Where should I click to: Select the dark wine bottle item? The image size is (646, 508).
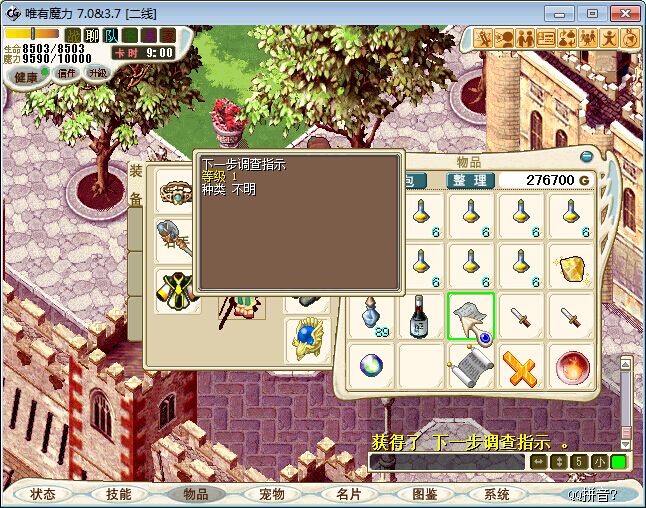421,317
